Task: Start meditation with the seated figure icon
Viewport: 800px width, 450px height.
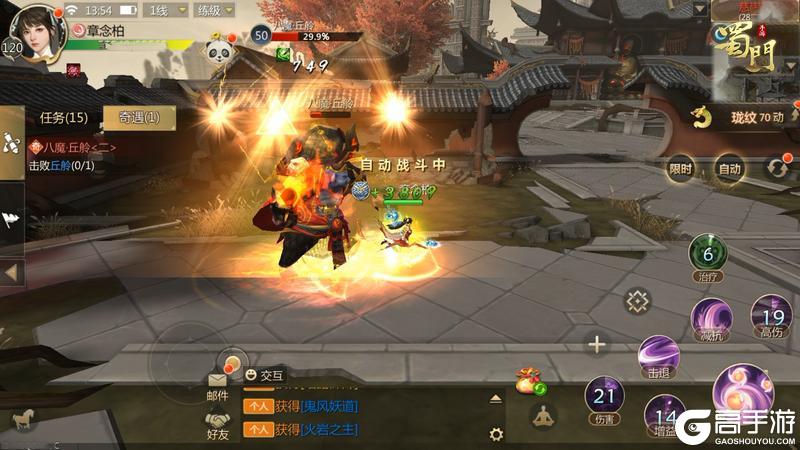Action: (543, 416)
